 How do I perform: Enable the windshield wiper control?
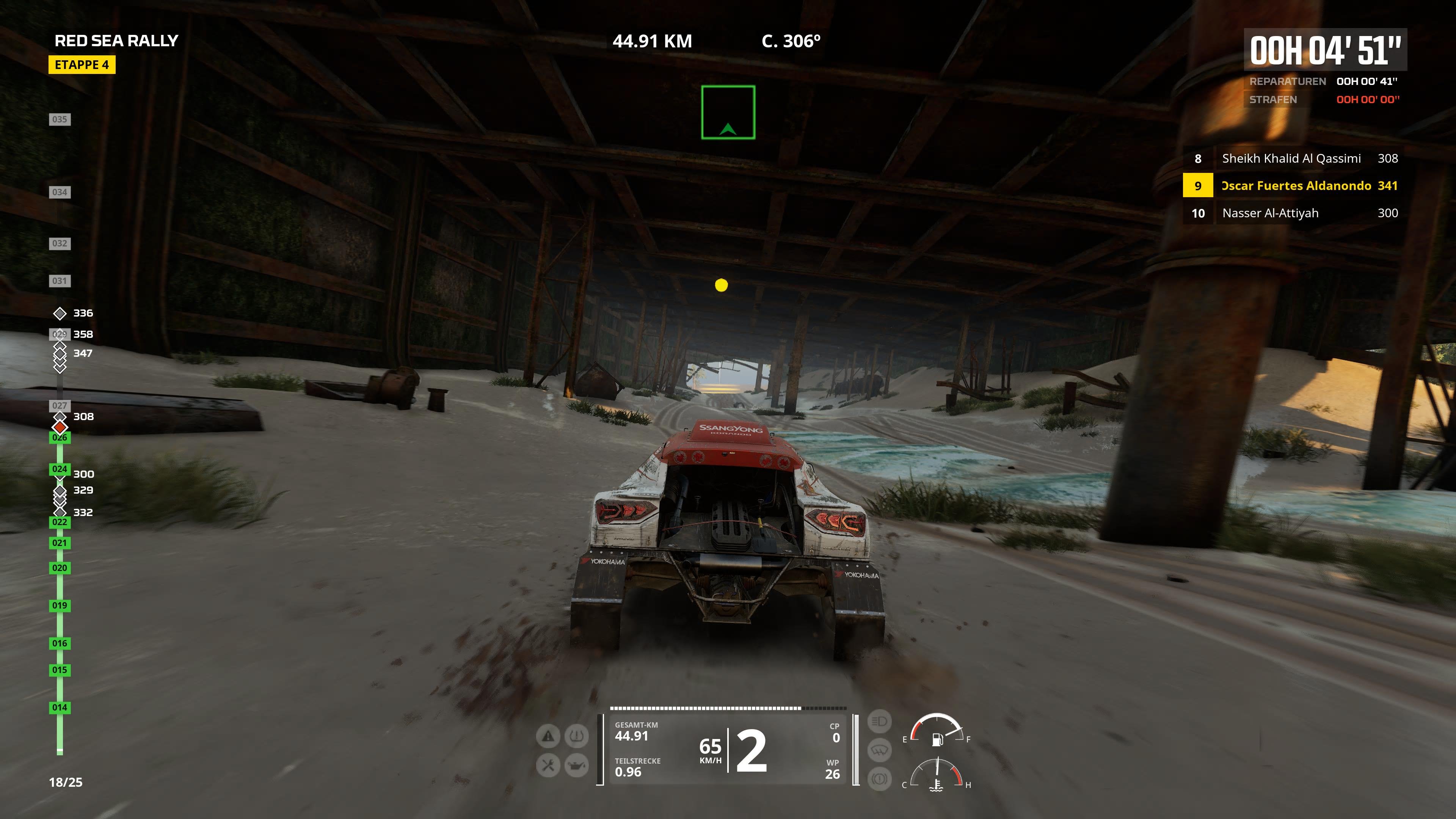pyautogui.click(x=880, y=751)
